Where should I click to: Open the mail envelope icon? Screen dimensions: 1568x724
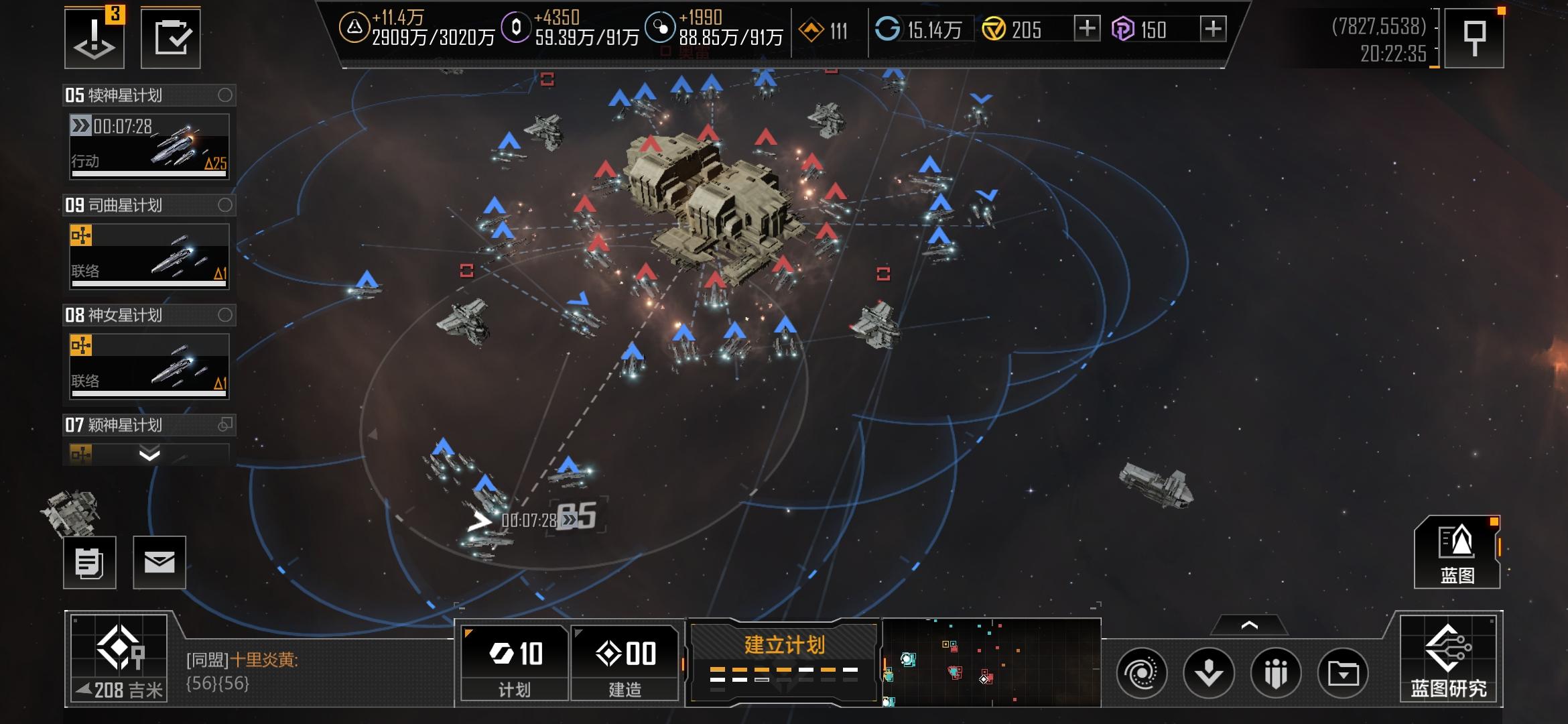coord(159,562)
